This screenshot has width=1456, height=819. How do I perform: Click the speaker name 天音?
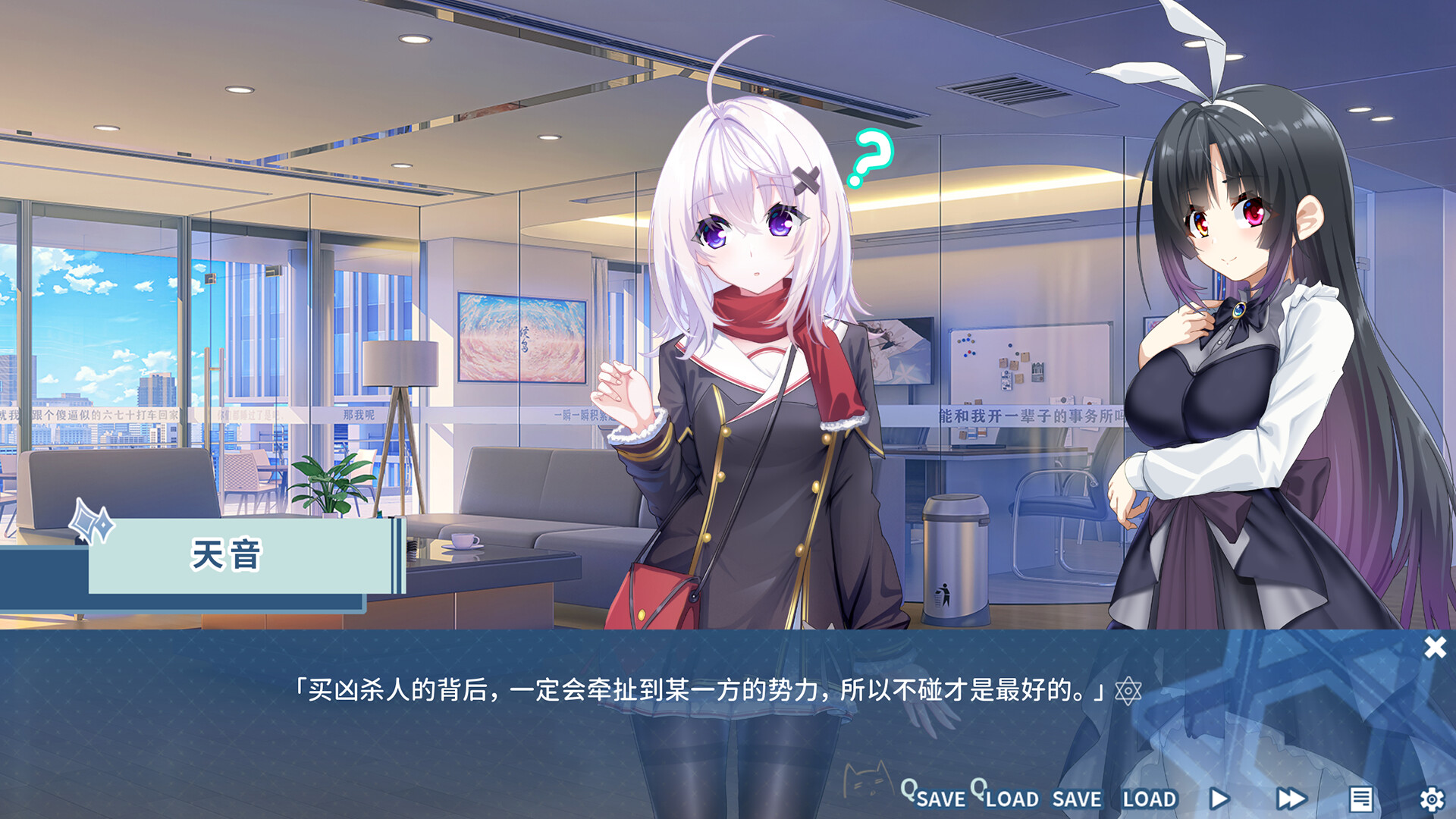(x=224, y=554)
